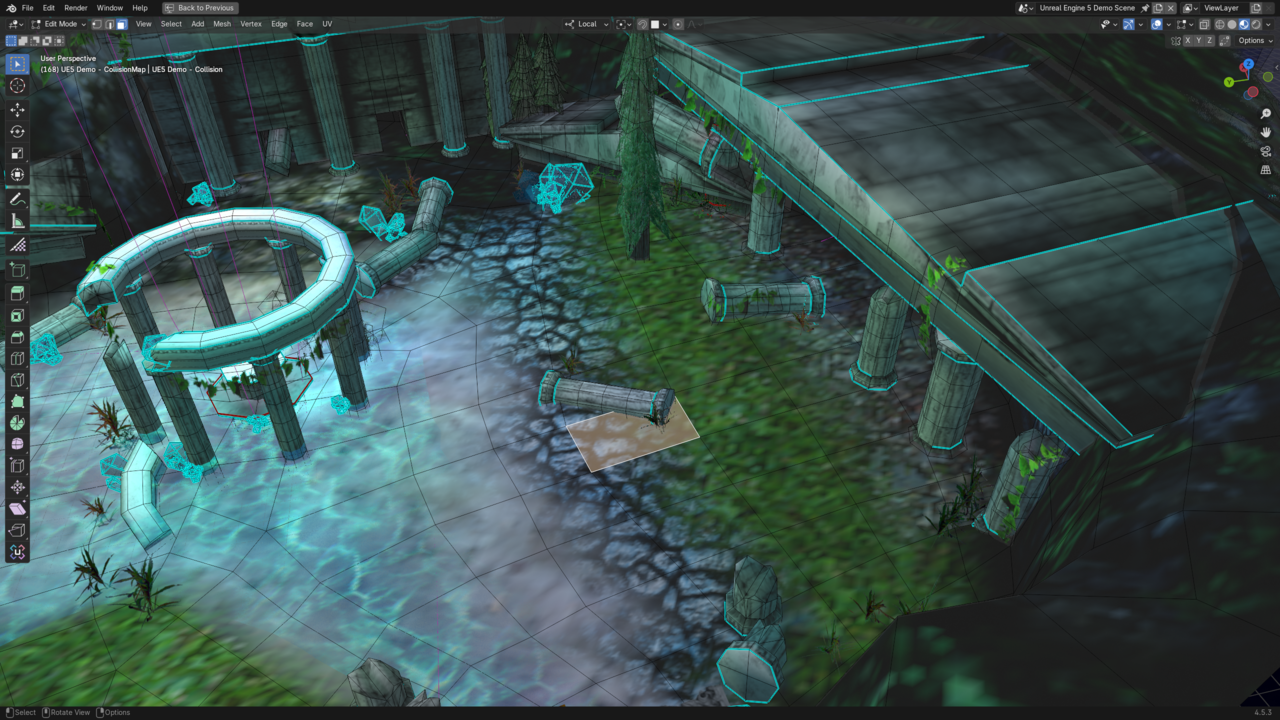
Task: Open the UV menu
Action: point(327,24)
